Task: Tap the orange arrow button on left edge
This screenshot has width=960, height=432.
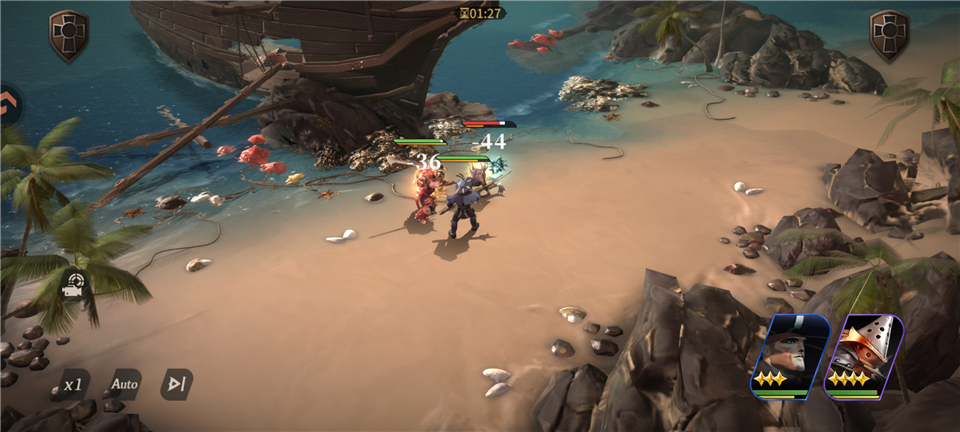Action: 9,103
